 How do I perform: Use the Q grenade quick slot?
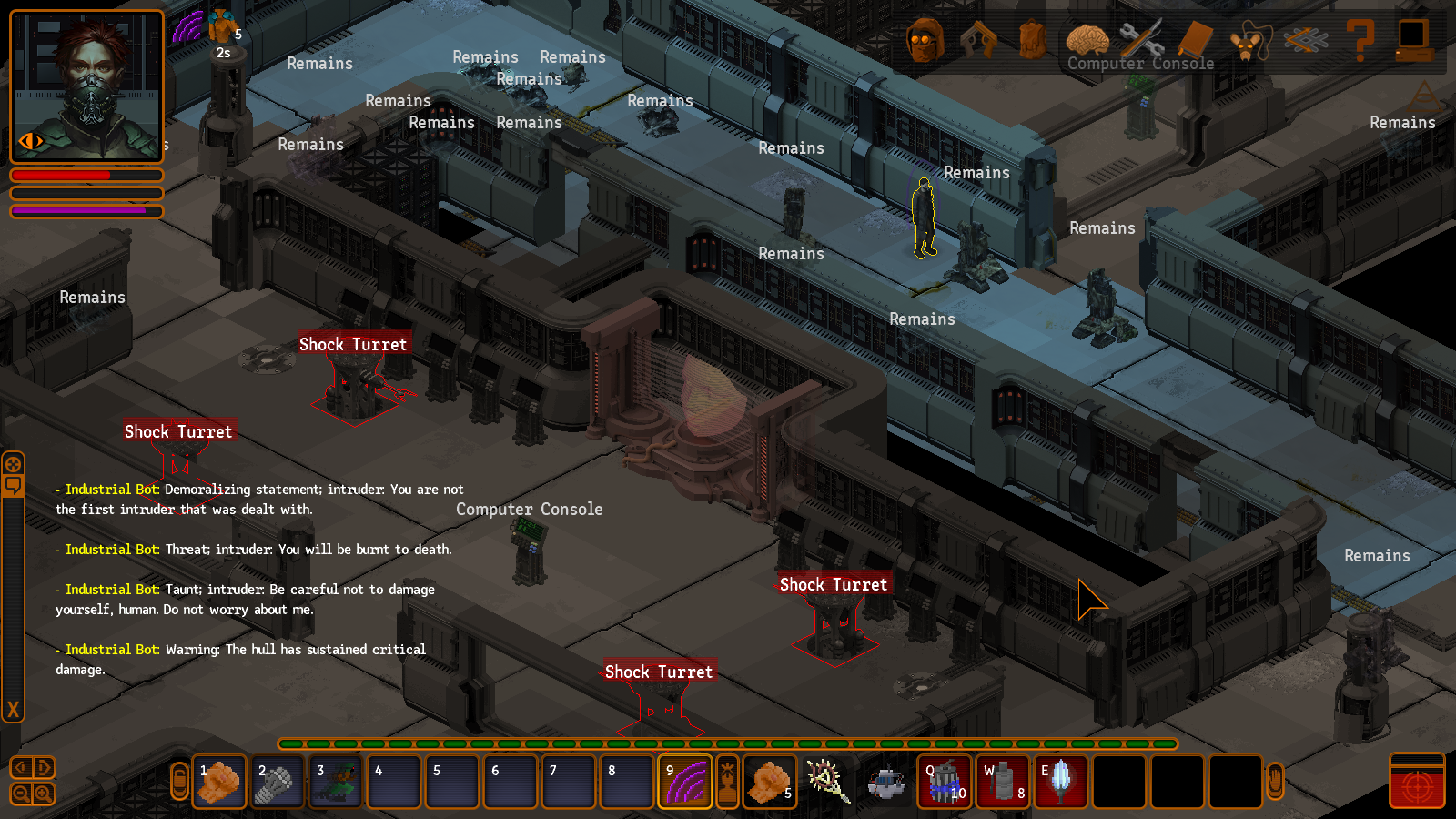pyautogui.click(x=945, y=782)
